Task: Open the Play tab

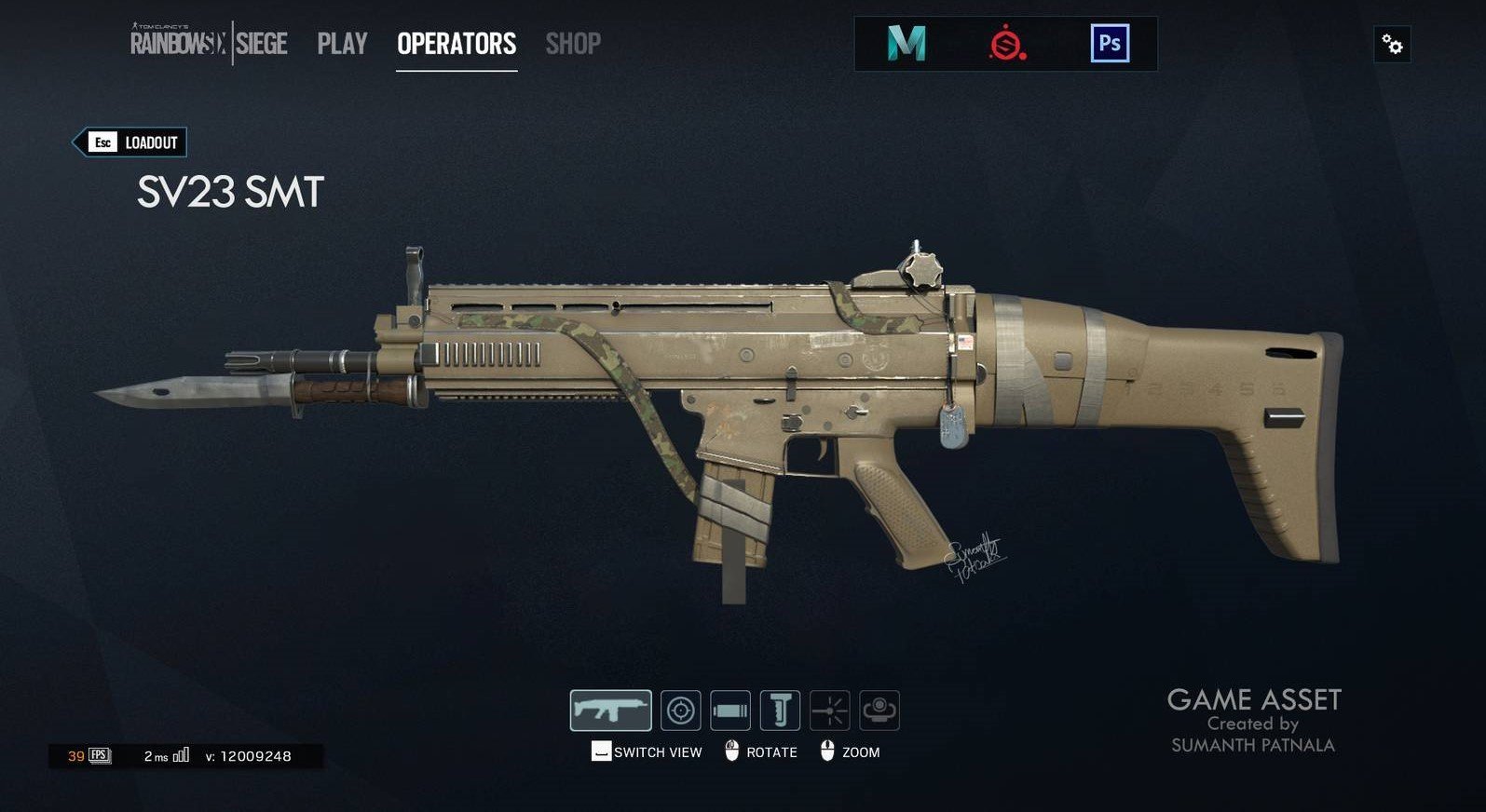Action: [342, 44]
